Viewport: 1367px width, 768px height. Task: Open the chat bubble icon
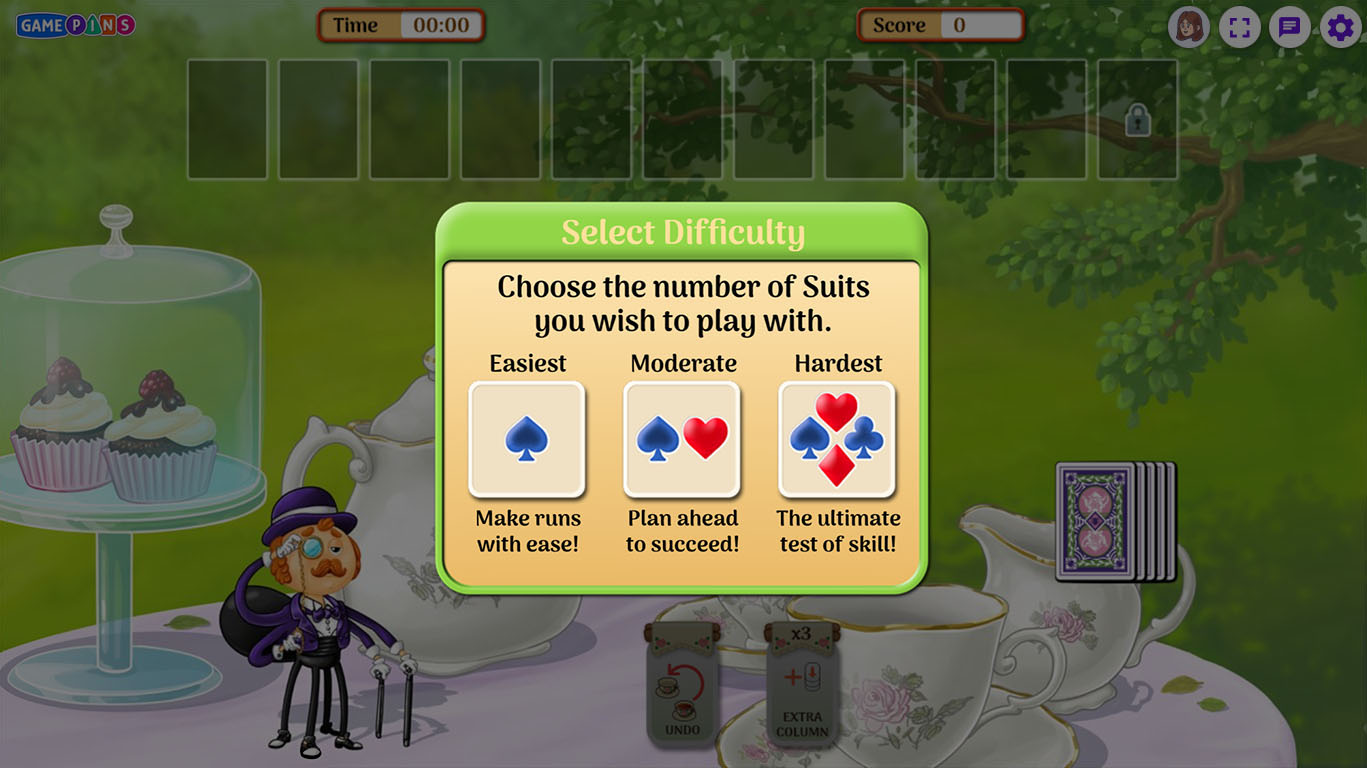(1290, 27)
